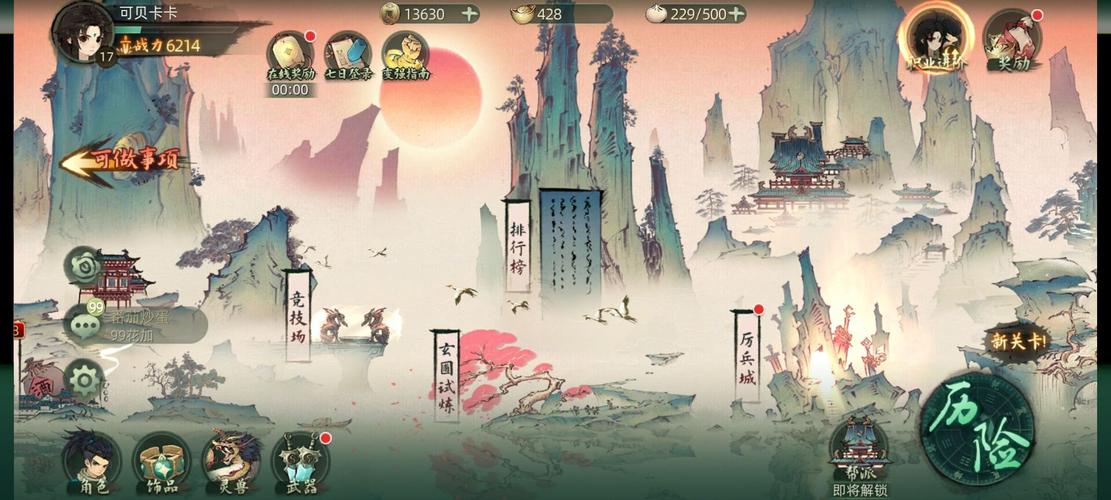1111x500 pixels.
Task: Open the 七日登录 seven-day login event
Action: tap(348, 54)
